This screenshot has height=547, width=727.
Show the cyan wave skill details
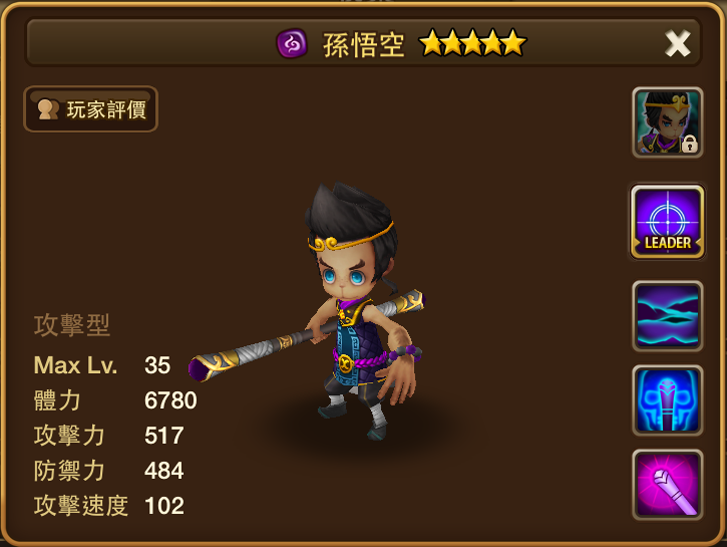point(667,315)
